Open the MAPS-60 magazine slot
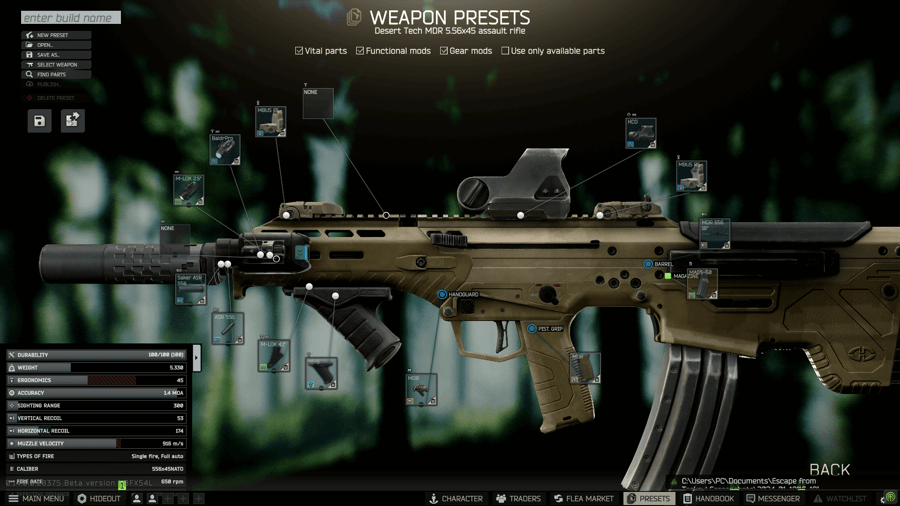900x506 pixels. pos(702,284)
